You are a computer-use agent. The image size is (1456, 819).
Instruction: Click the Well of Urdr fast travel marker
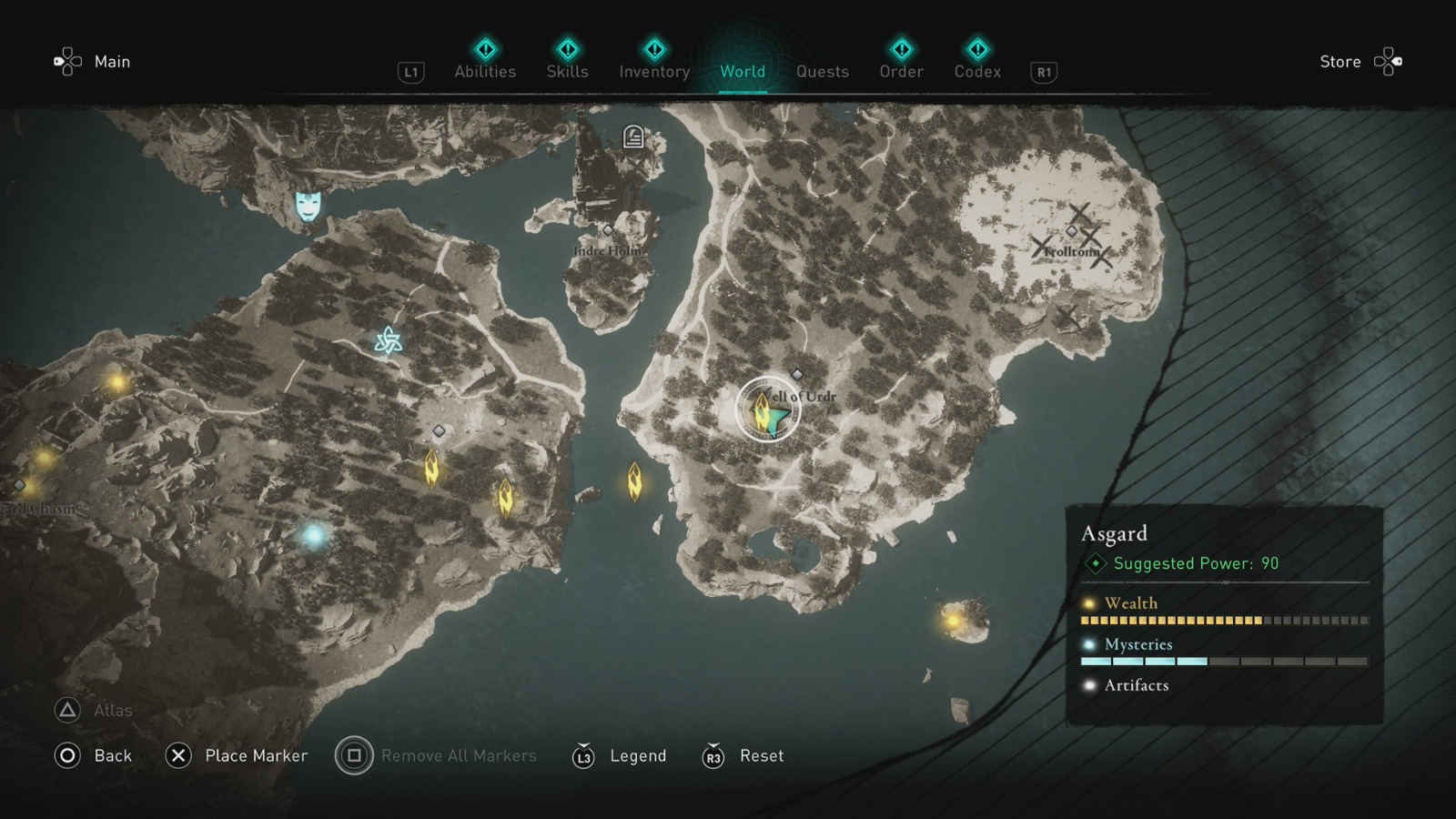[769, 409]
